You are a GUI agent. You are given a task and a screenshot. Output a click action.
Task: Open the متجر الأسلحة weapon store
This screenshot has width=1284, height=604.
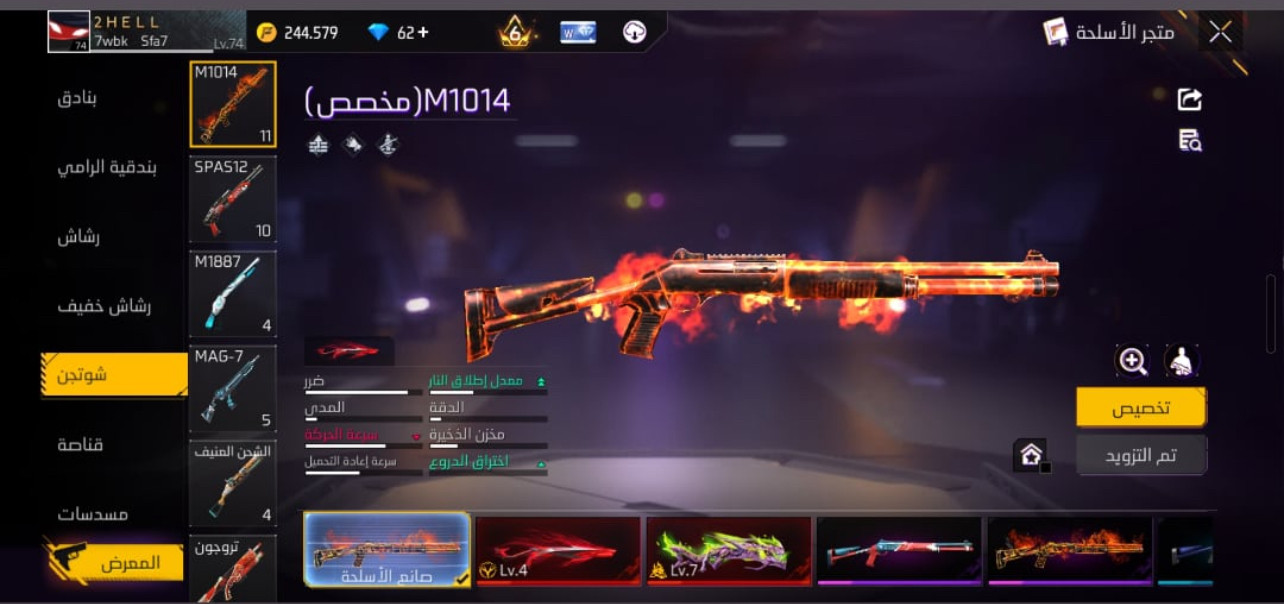coord(1110,32)
